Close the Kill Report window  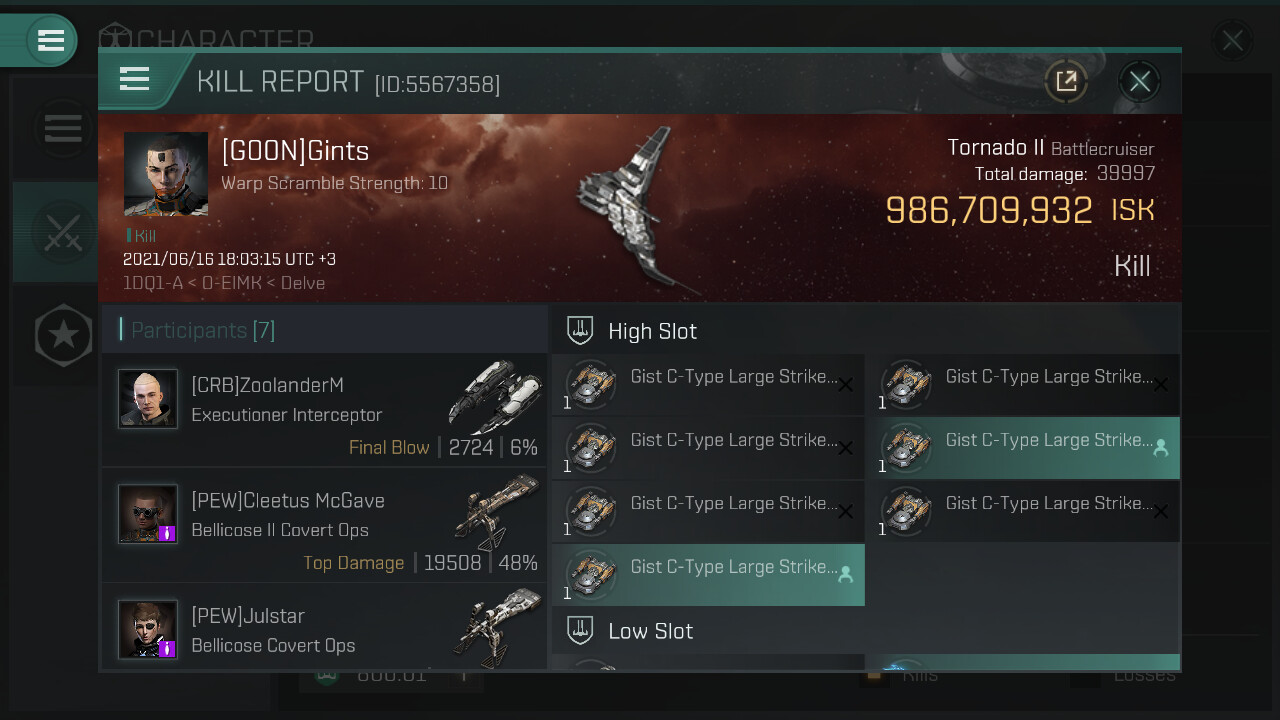[x=1140, y=81]
